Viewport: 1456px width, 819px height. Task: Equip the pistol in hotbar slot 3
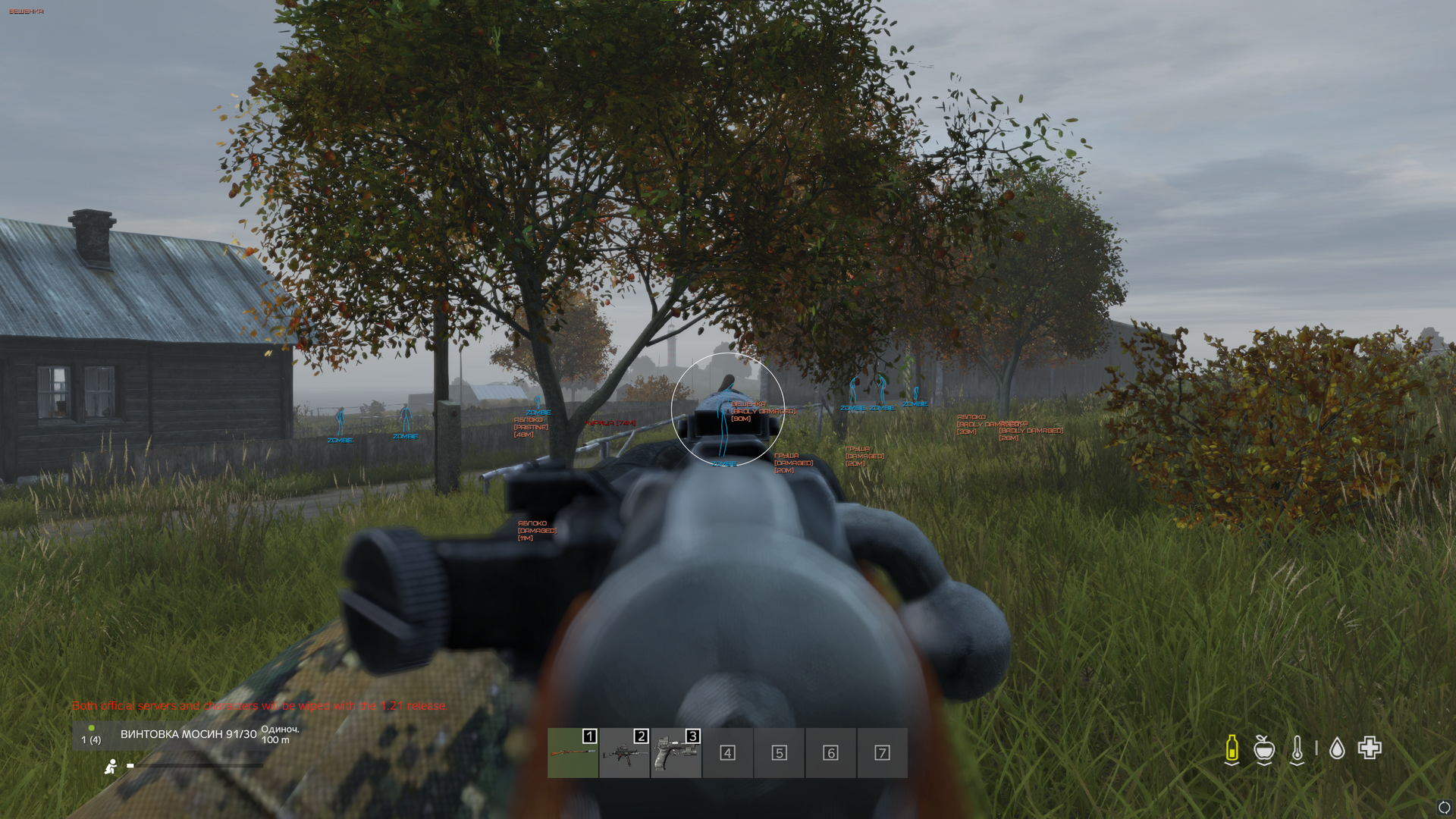(x=676, y=753)
